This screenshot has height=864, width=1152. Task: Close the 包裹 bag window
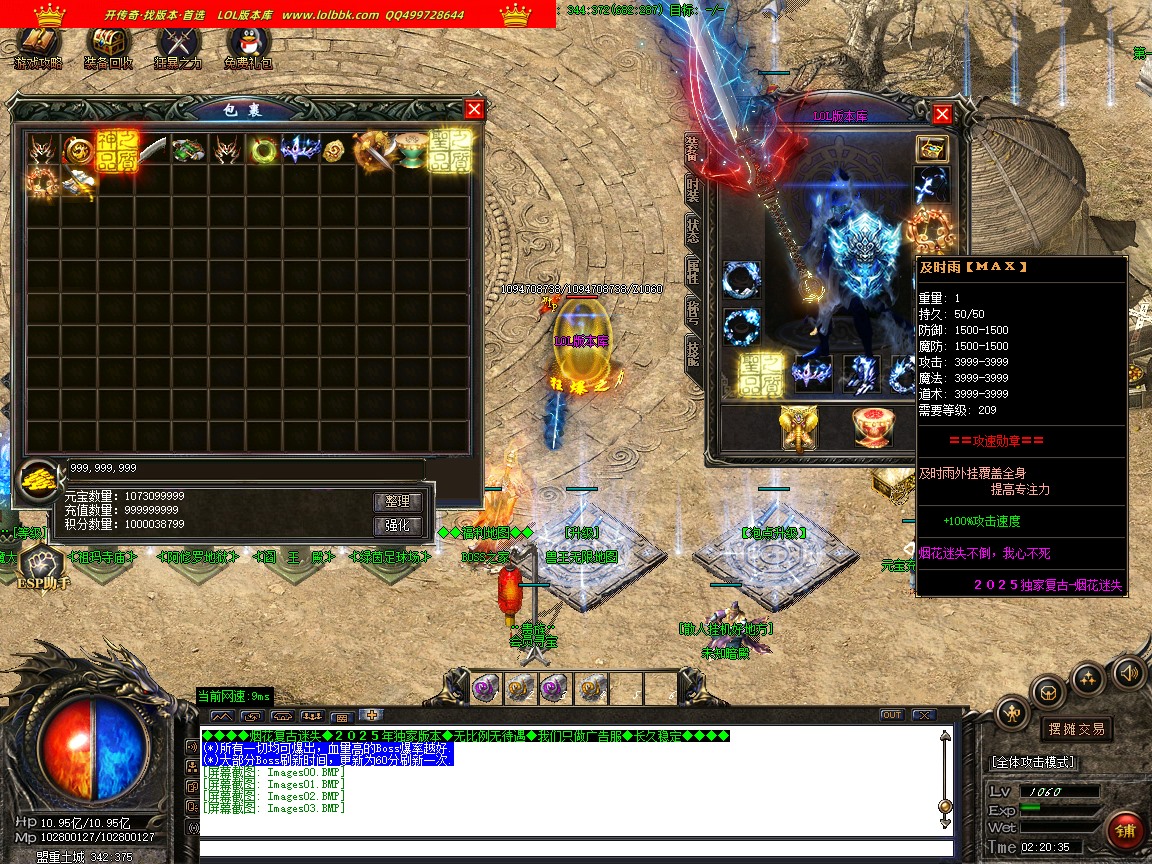475,110
